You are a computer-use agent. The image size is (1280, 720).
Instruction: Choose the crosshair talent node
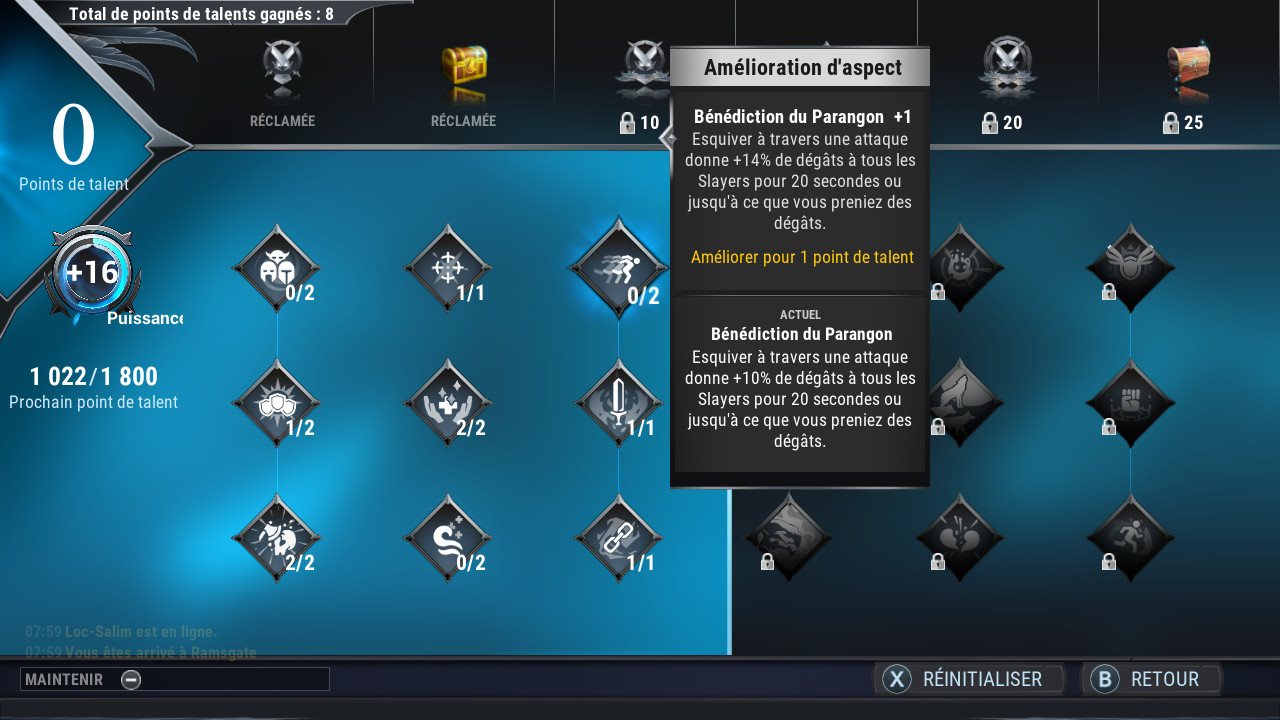click(x=447, y=268)
